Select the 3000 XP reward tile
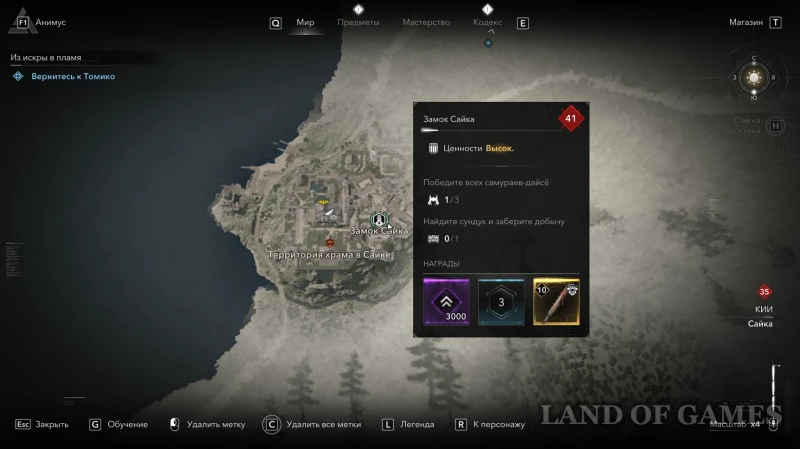The image size is (800, 449). 446,301
